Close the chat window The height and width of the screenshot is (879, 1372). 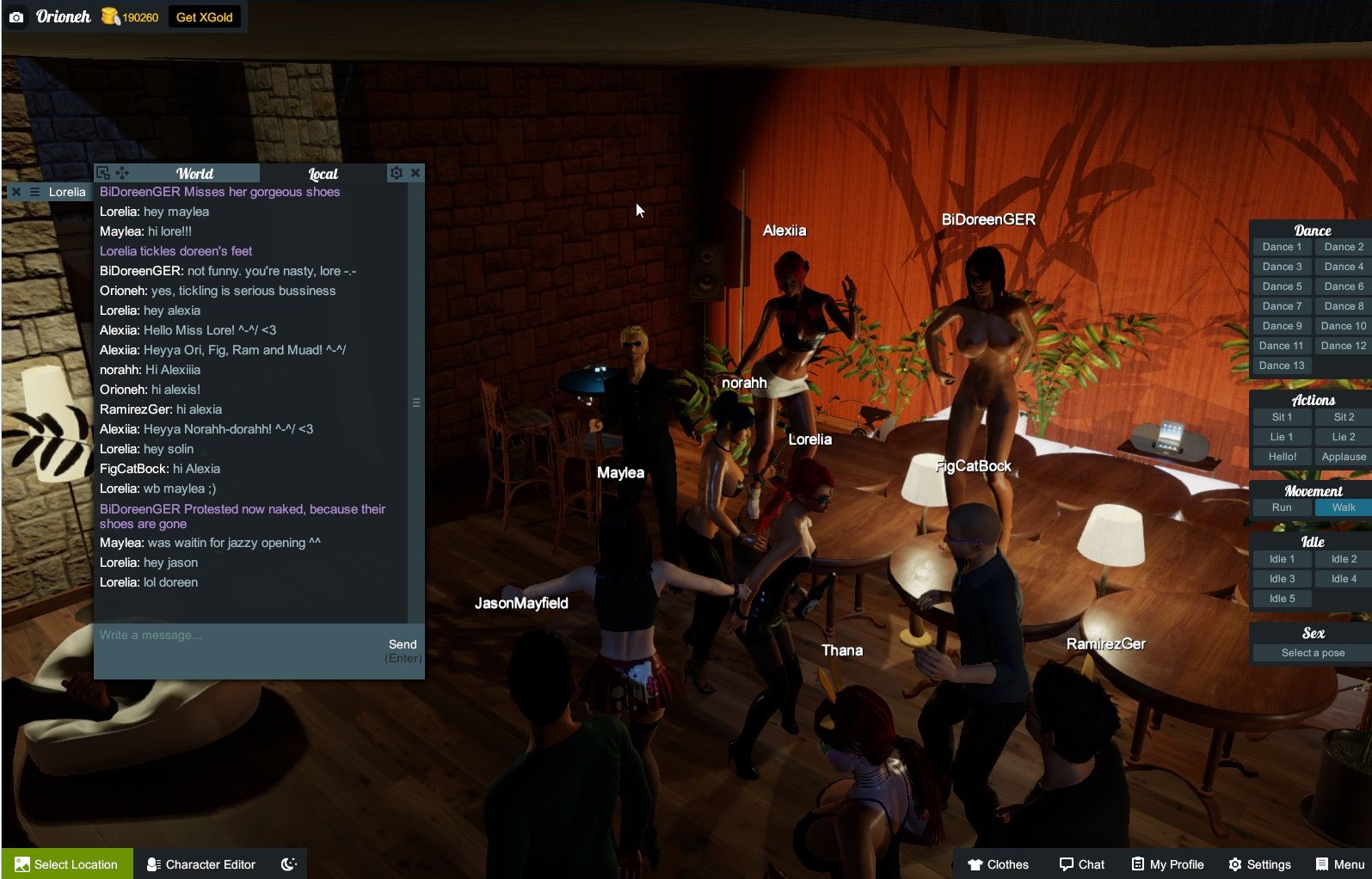415,173
